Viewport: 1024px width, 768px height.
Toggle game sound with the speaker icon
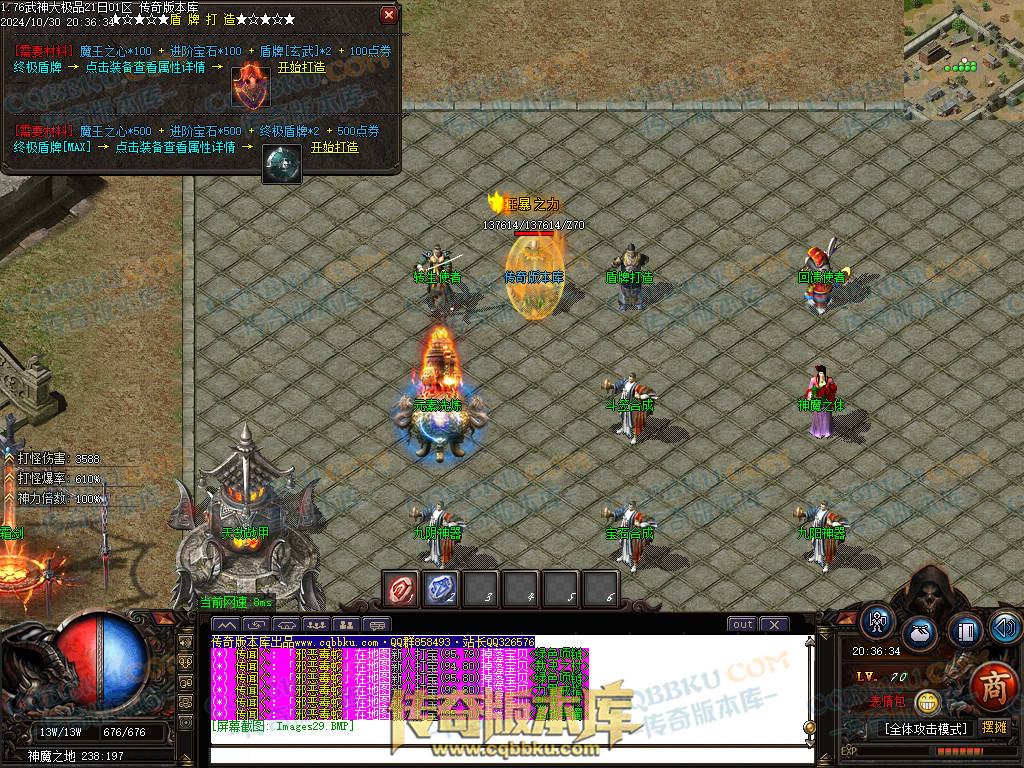point(1004,628)
